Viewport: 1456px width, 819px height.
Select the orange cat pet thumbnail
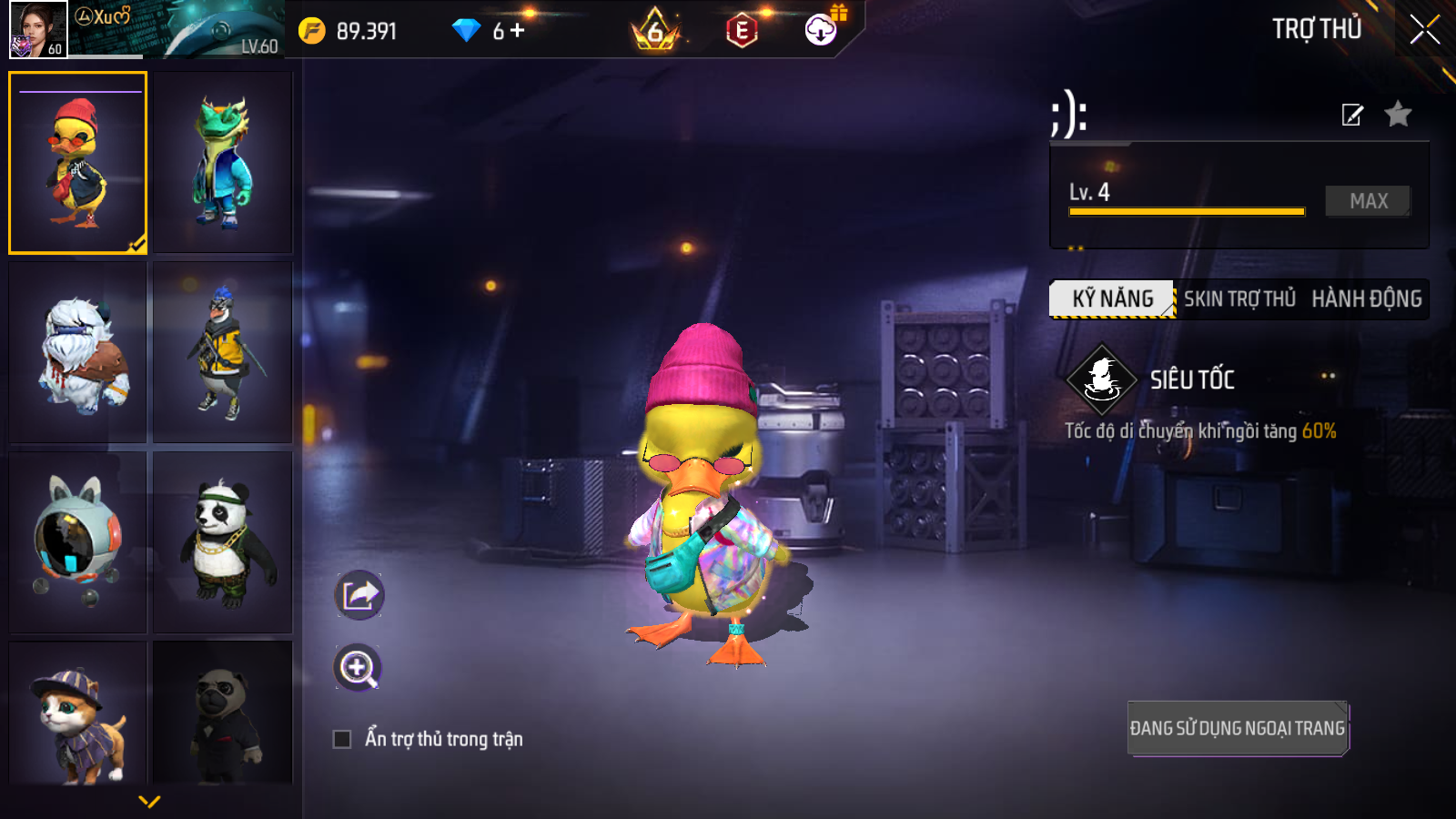pyautogui.click(x=78, y=714)
